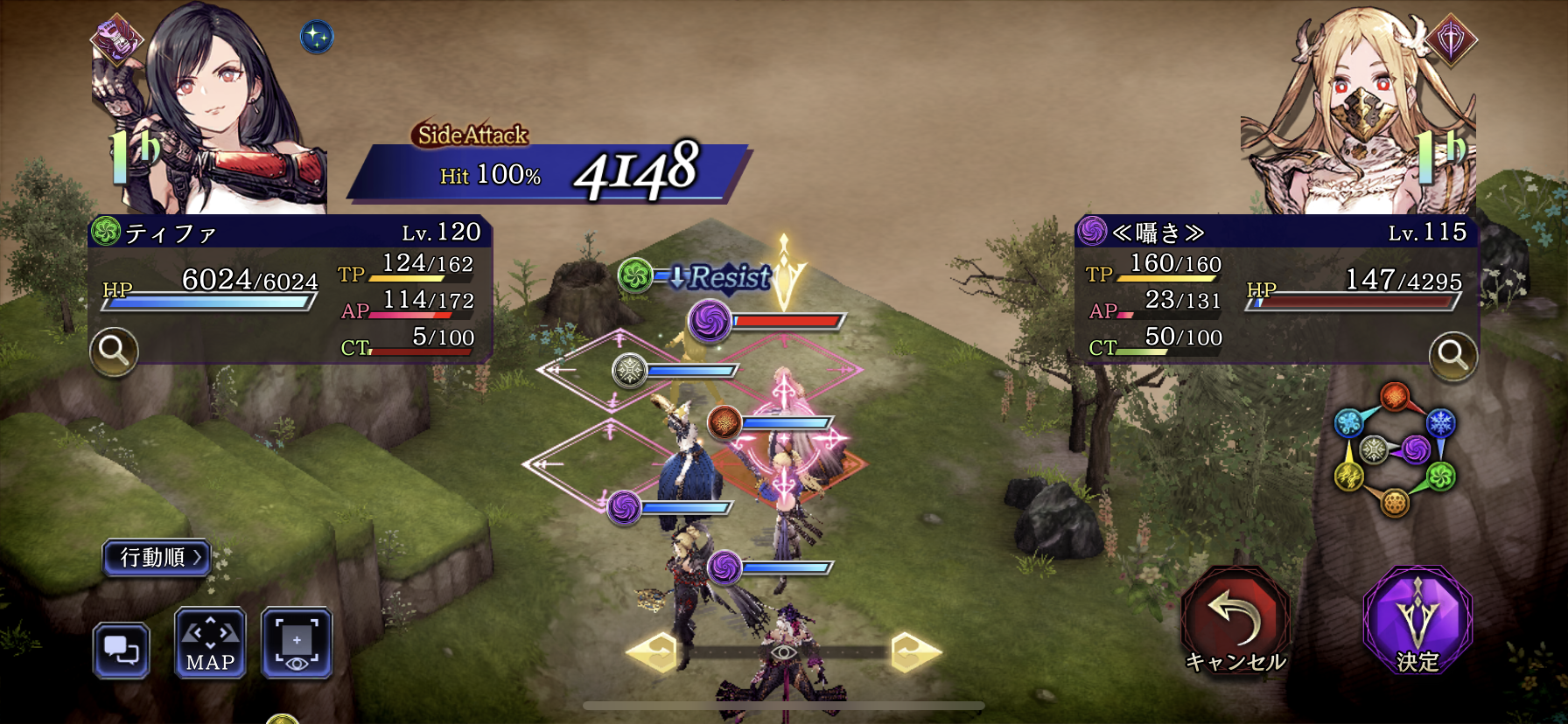Select the enemy's job emblem icon
The height and width of the screenshot is (724, 1568).
coord(1451,39)
